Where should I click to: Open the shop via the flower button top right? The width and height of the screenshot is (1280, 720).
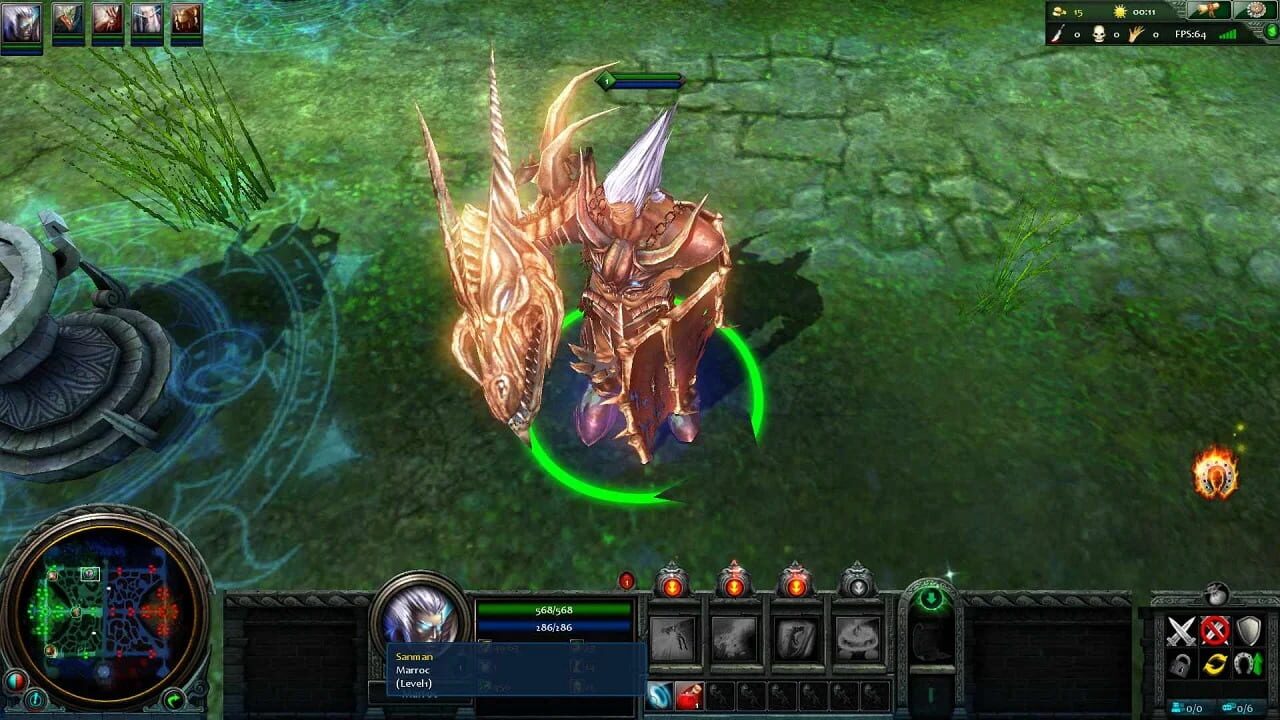[x=1255, y=11]
